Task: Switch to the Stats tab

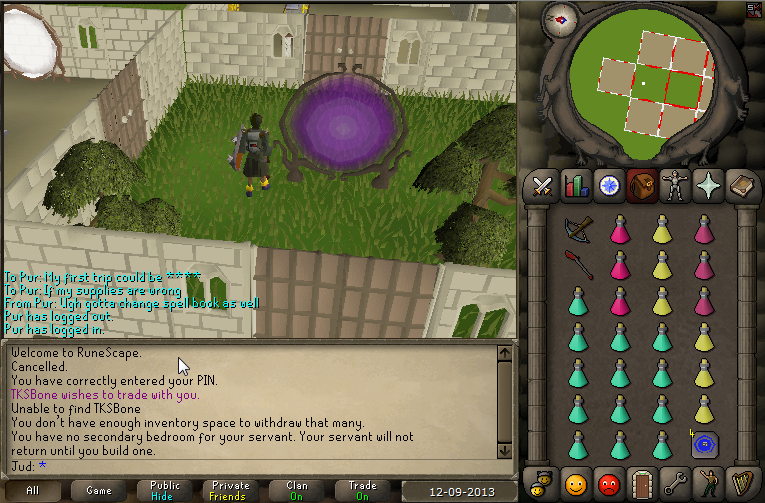Action: [576, 185]
